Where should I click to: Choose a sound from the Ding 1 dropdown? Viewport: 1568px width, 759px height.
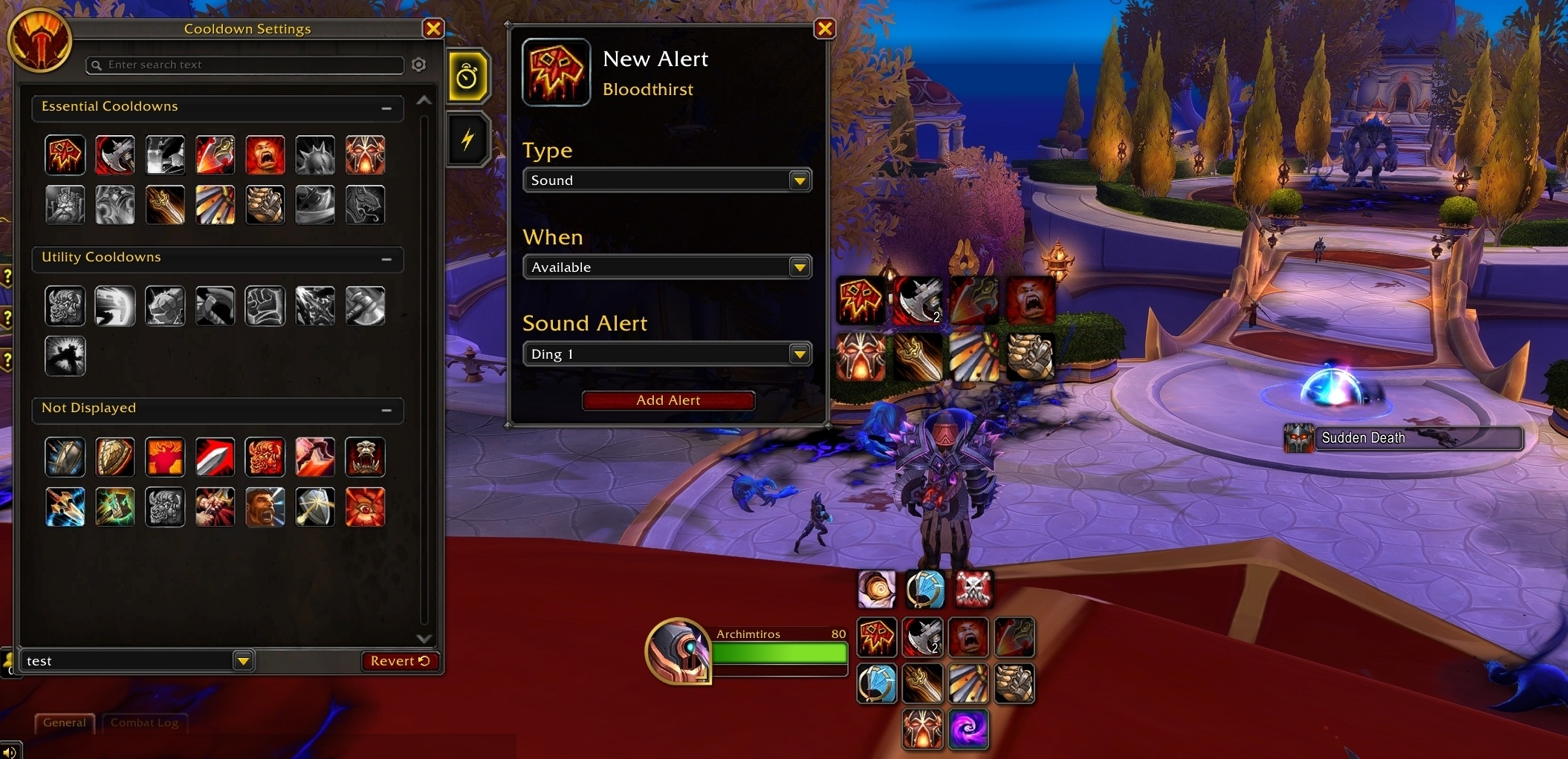pos(667,354)
